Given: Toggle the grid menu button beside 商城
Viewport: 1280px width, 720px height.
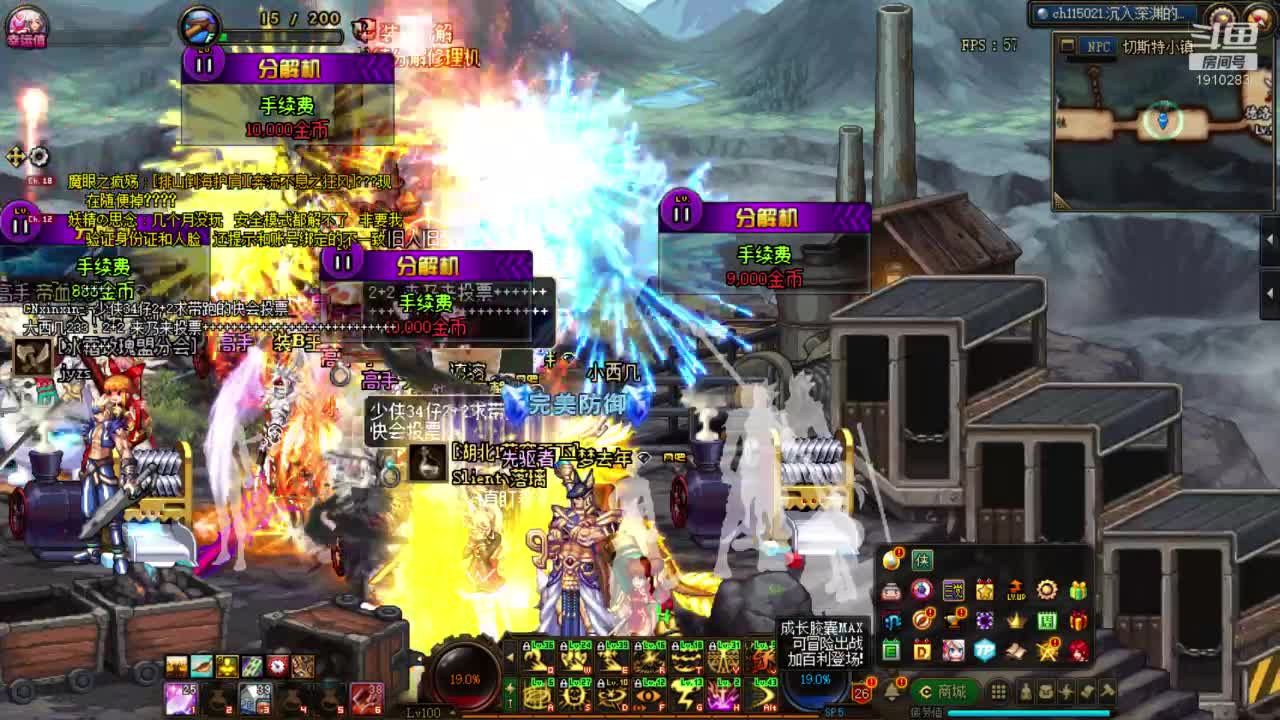Looking at the screenshot, I should click(998, 692).
